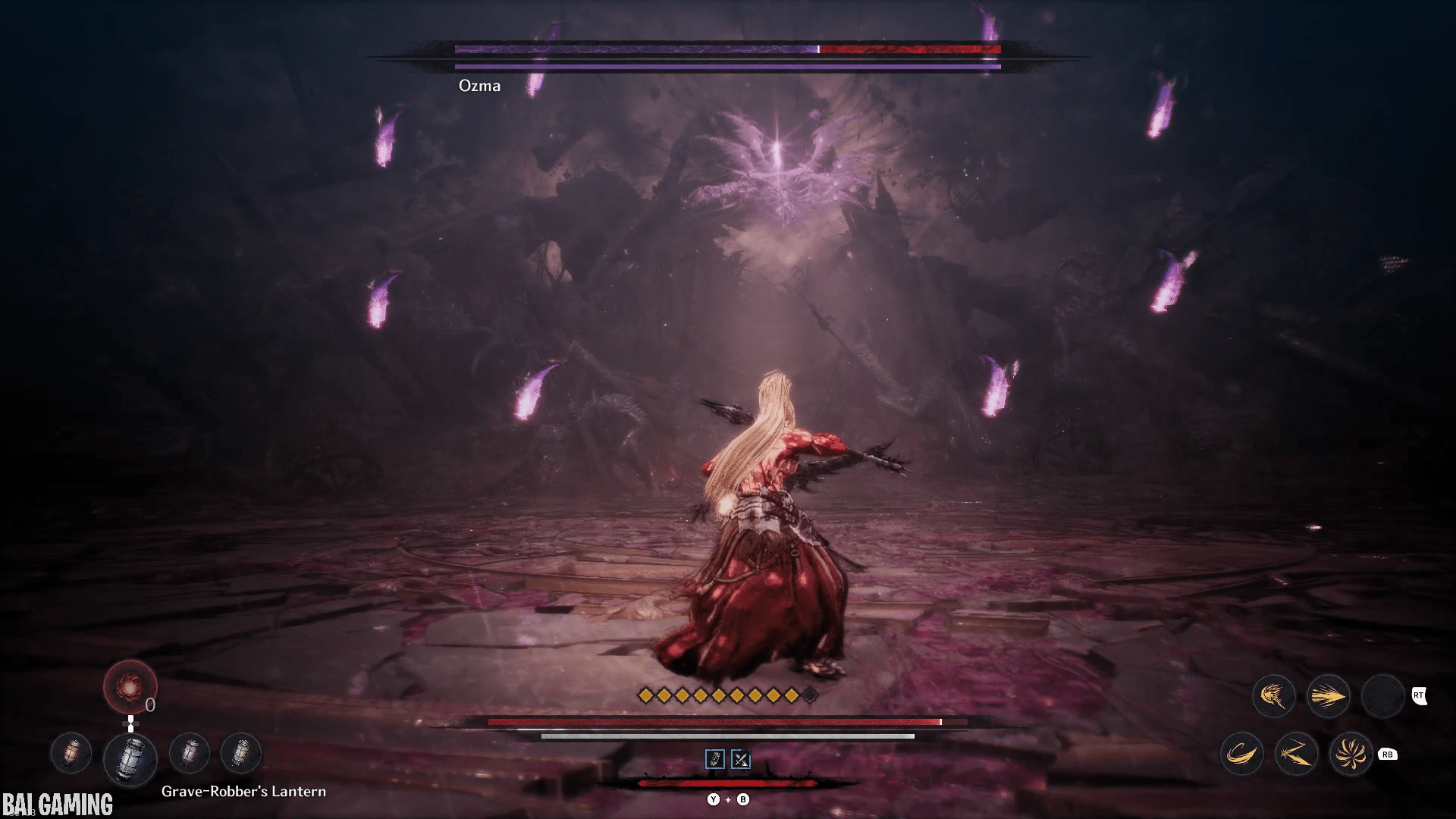1456x819 pixels.
Task: Activate the golden fan-sweep skill icon
Action: click(1273, 695)
